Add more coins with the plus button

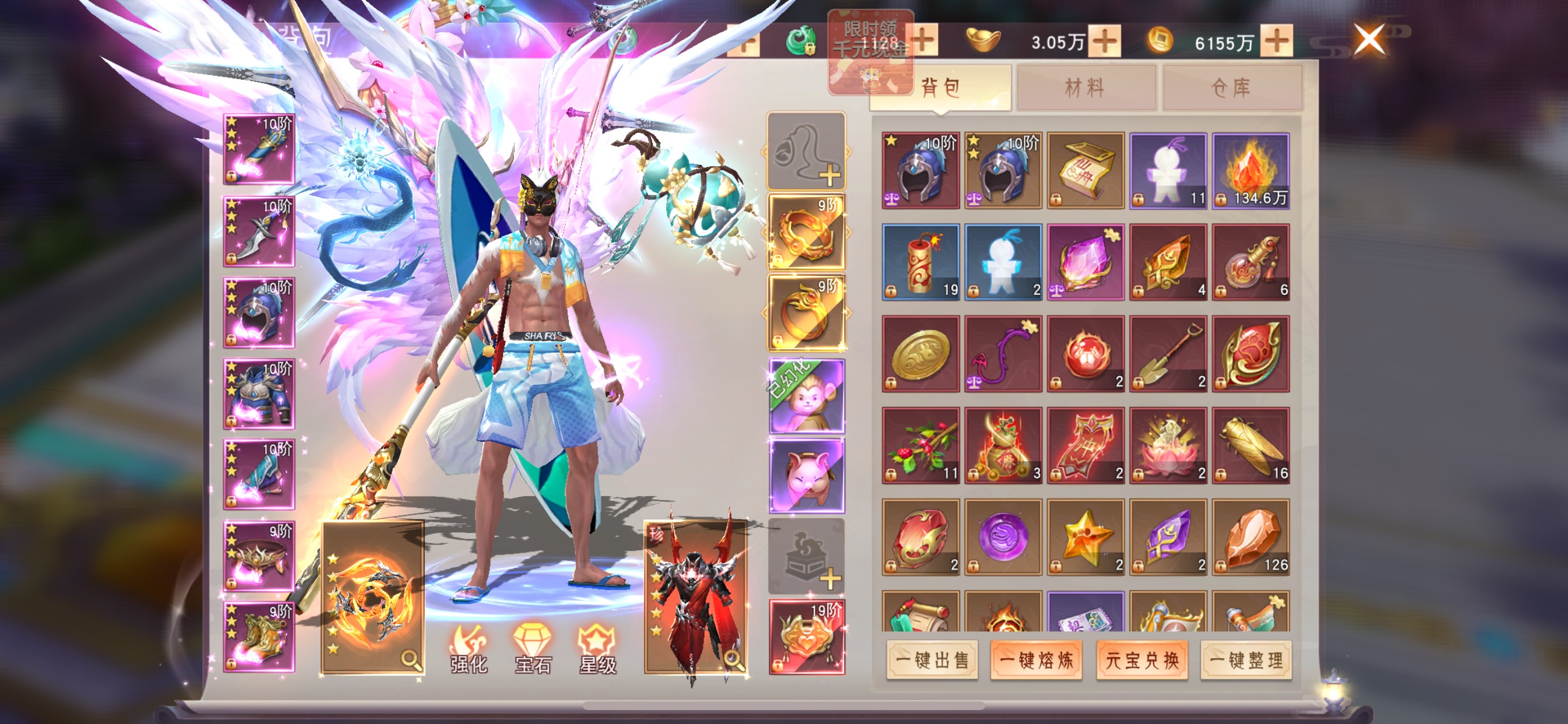(1276, 41)
